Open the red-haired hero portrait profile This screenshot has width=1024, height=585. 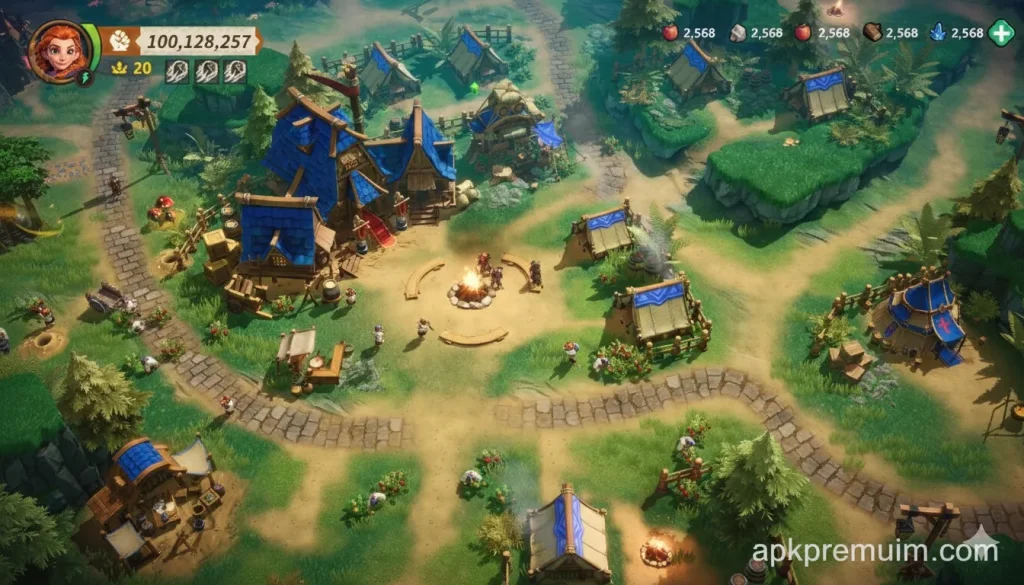[x=60, y=50]
